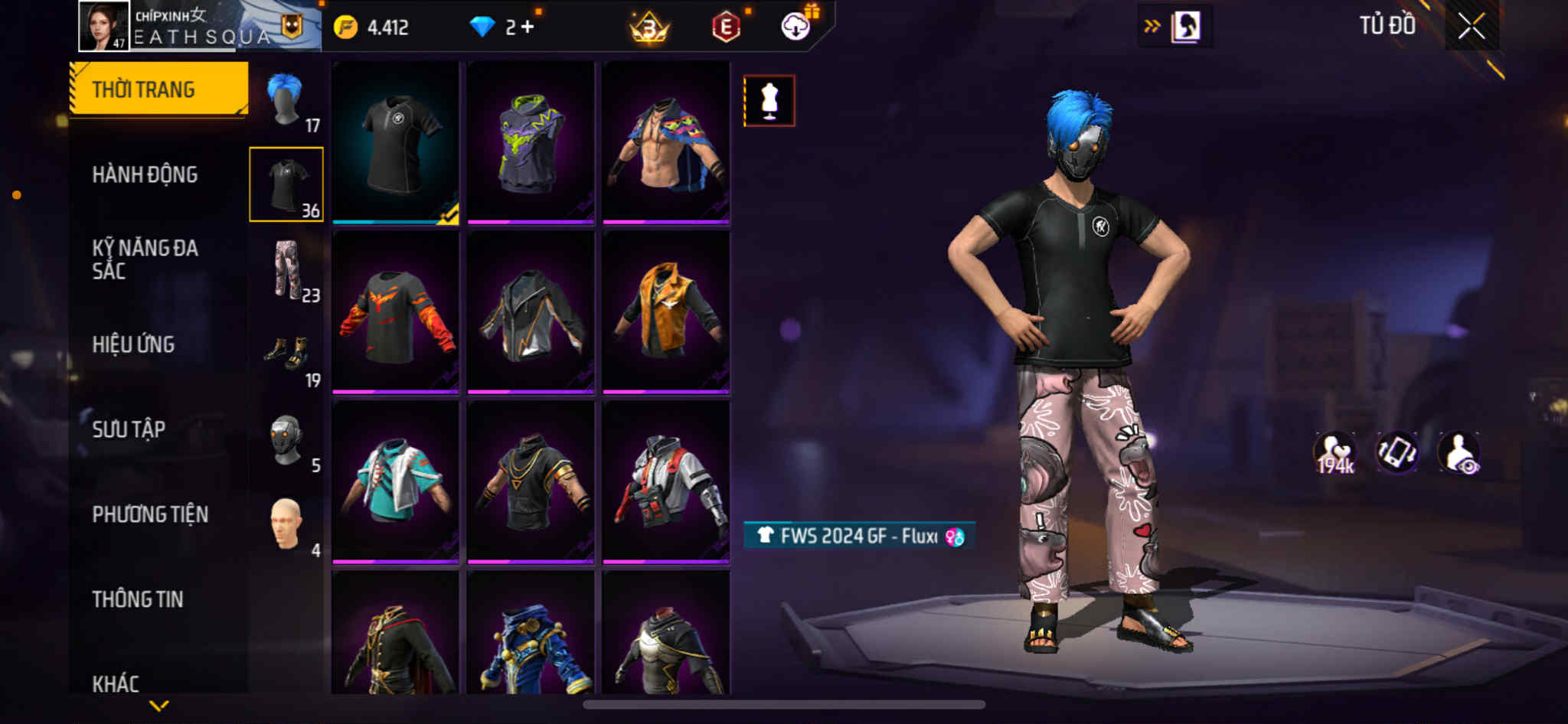
Task: Equip the purple and green hoodie
Action: [531, 142]
